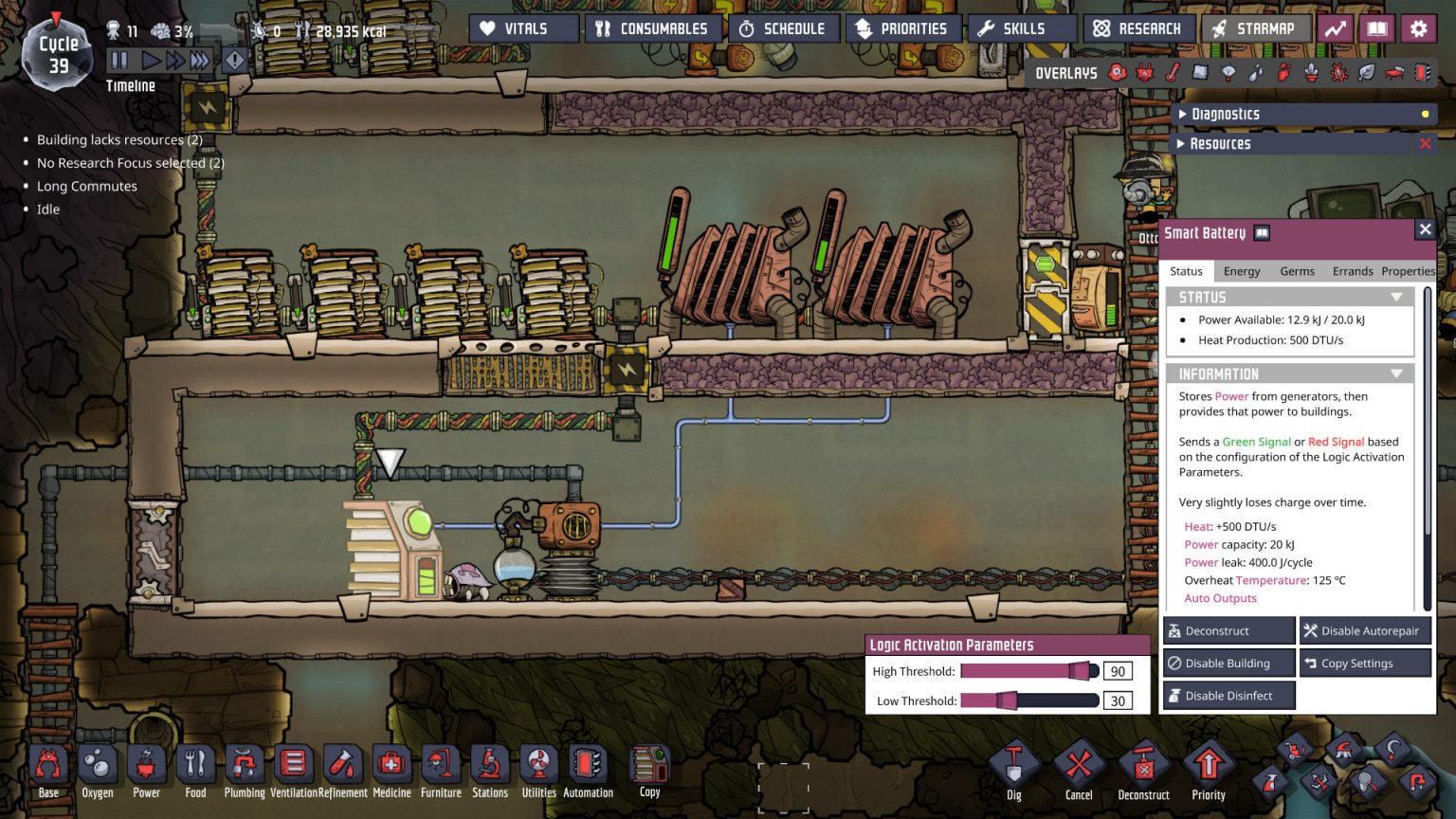The height and width of the screenshot is (819, 1456).
Task: Collapse the STATUS section
Action: pos(1396,297)
